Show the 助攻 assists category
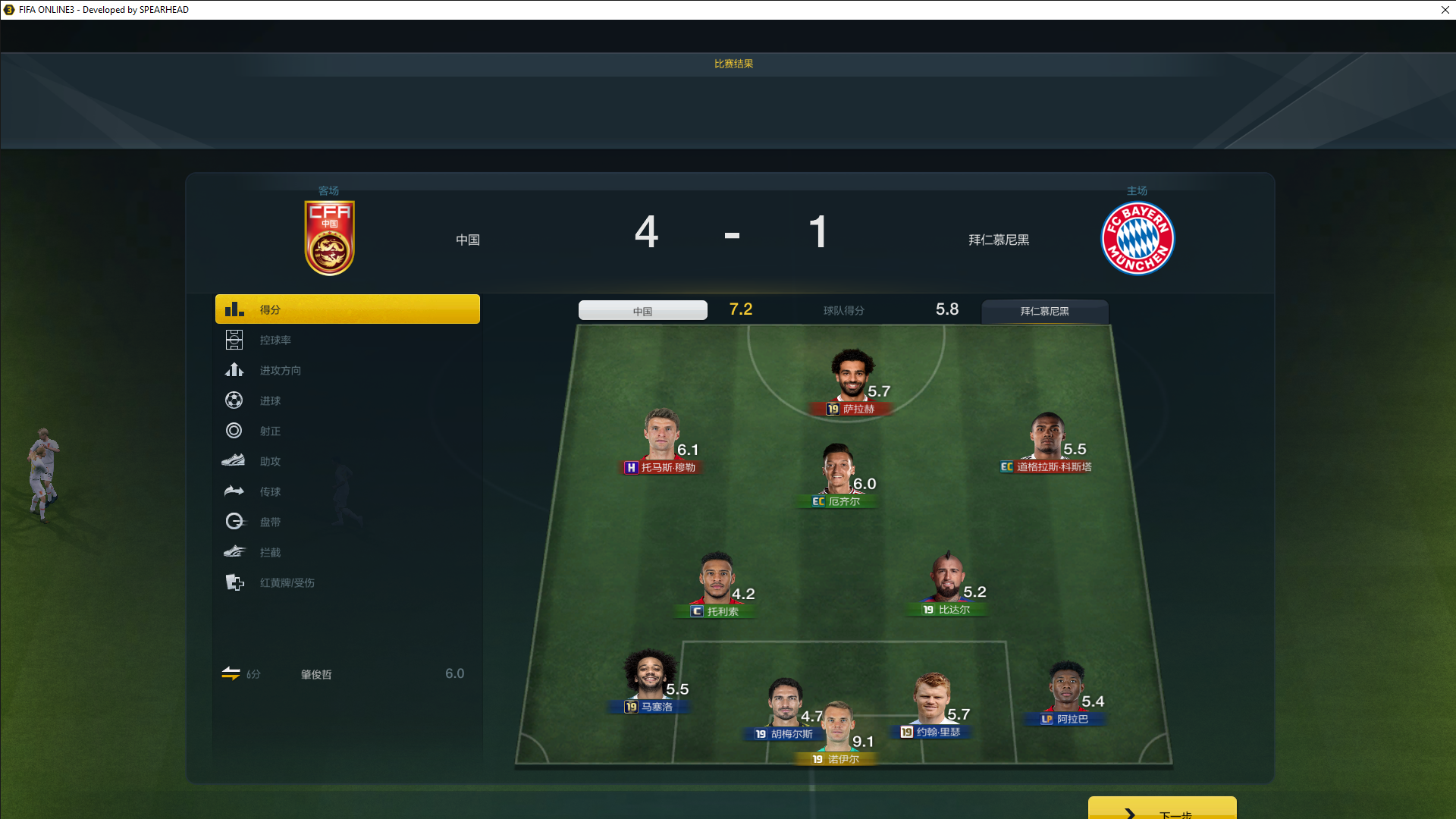 pos(347,461)
